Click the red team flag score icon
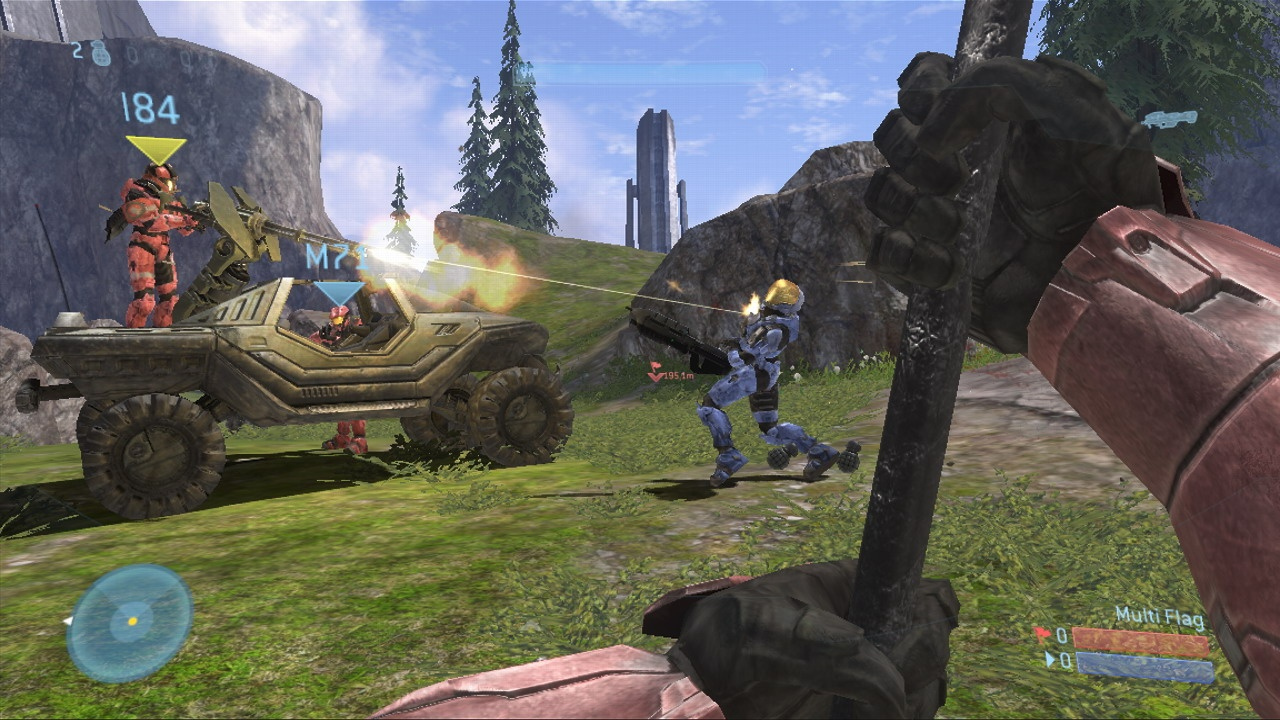 click(1041, 634)
